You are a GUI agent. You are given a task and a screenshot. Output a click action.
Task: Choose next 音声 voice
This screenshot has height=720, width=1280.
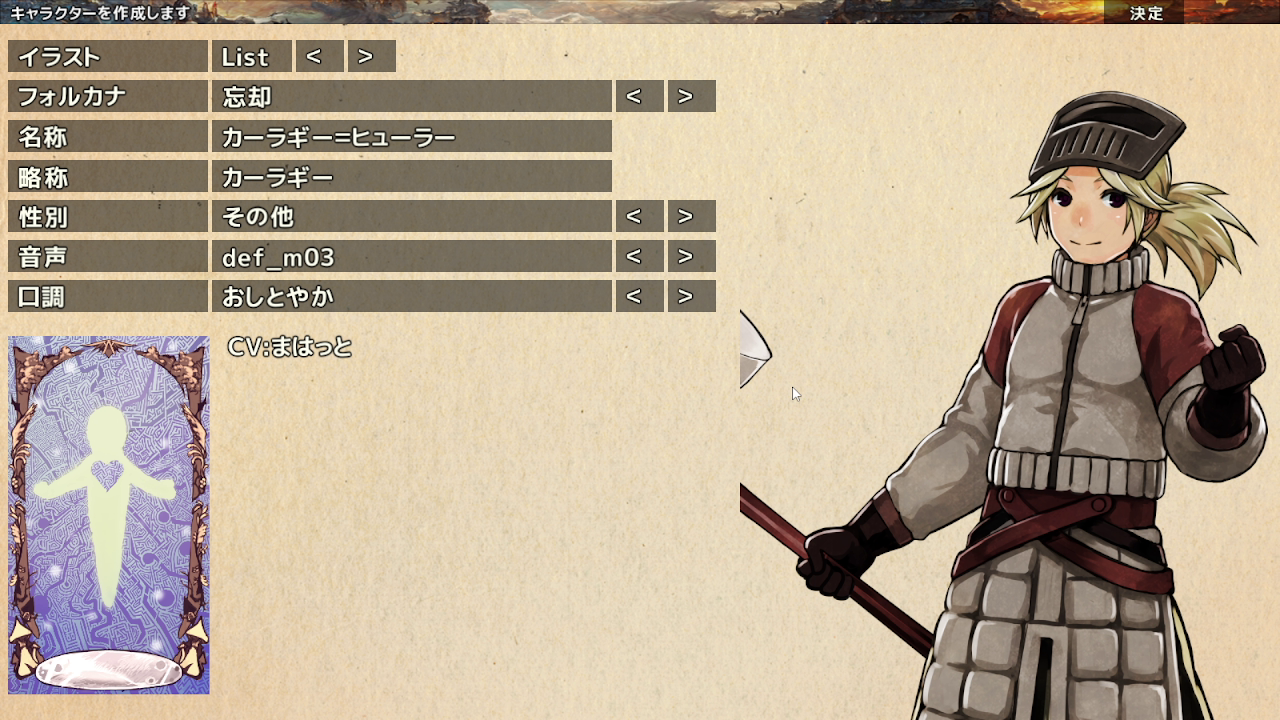tap(691, 257)
